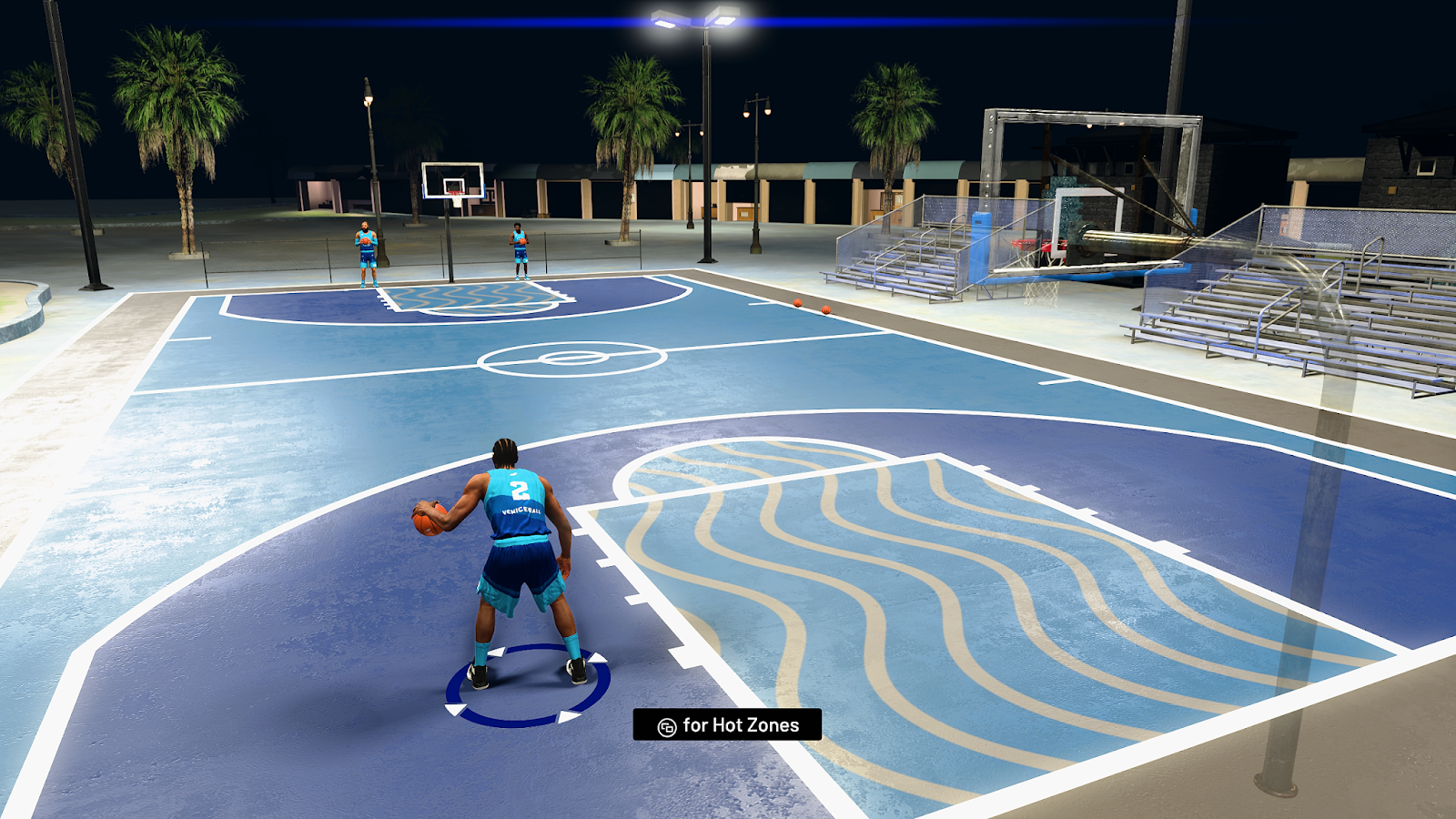Click the number 2 on the player's jersey
The height and width of the screenshot is (819, 1456).
[x=519, y=489]
